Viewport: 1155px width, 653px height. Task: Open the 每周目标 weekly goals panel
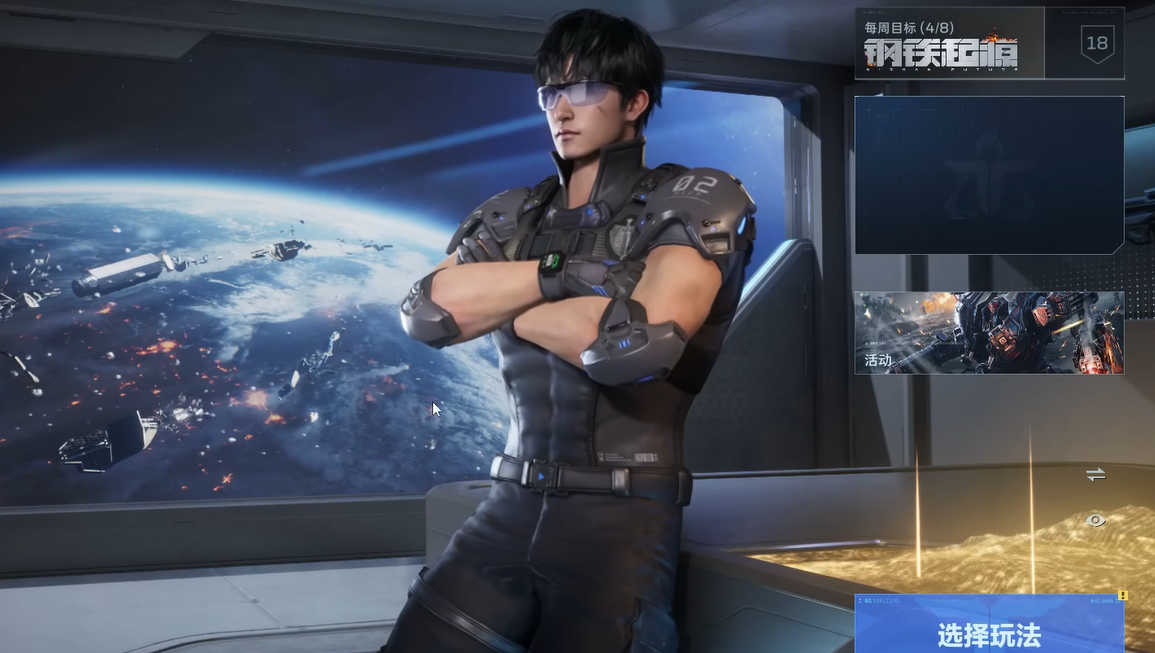tap(948, 44)
